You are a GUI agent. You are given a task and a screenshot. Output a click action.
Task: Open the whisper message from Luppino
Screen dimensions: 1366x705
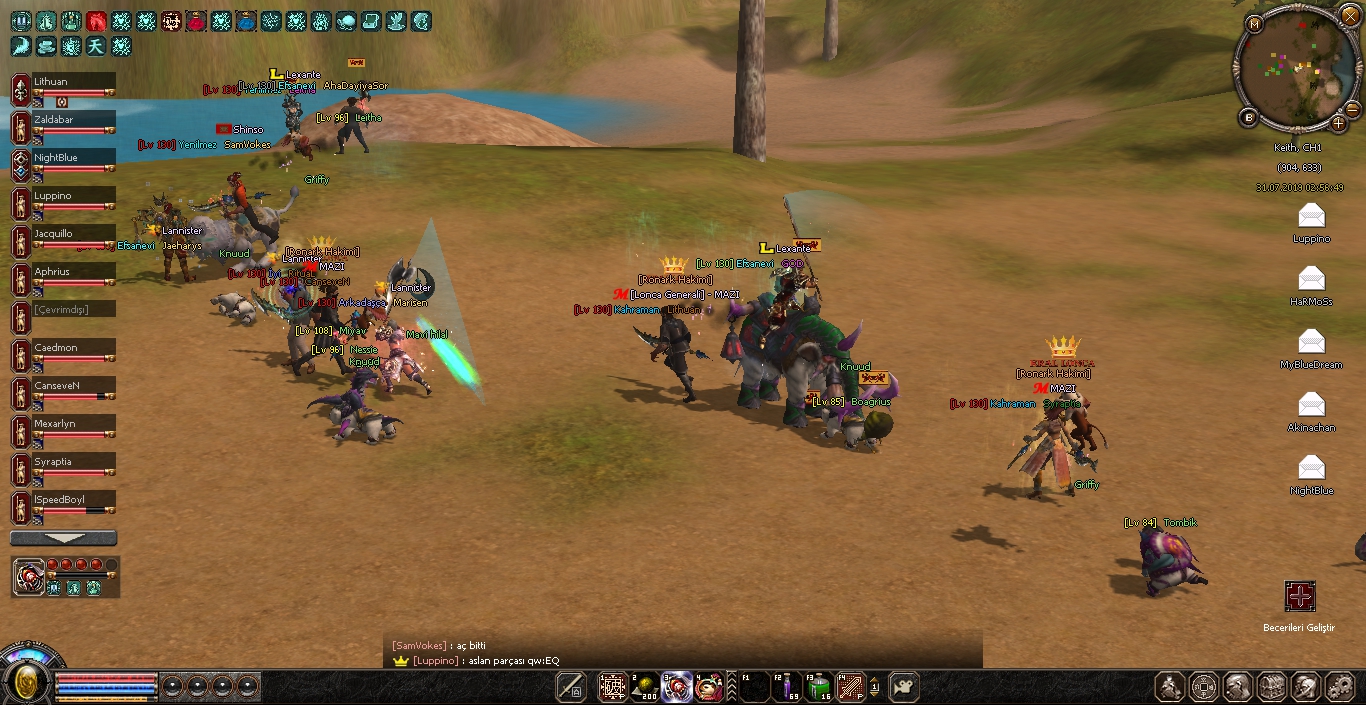1311,216
